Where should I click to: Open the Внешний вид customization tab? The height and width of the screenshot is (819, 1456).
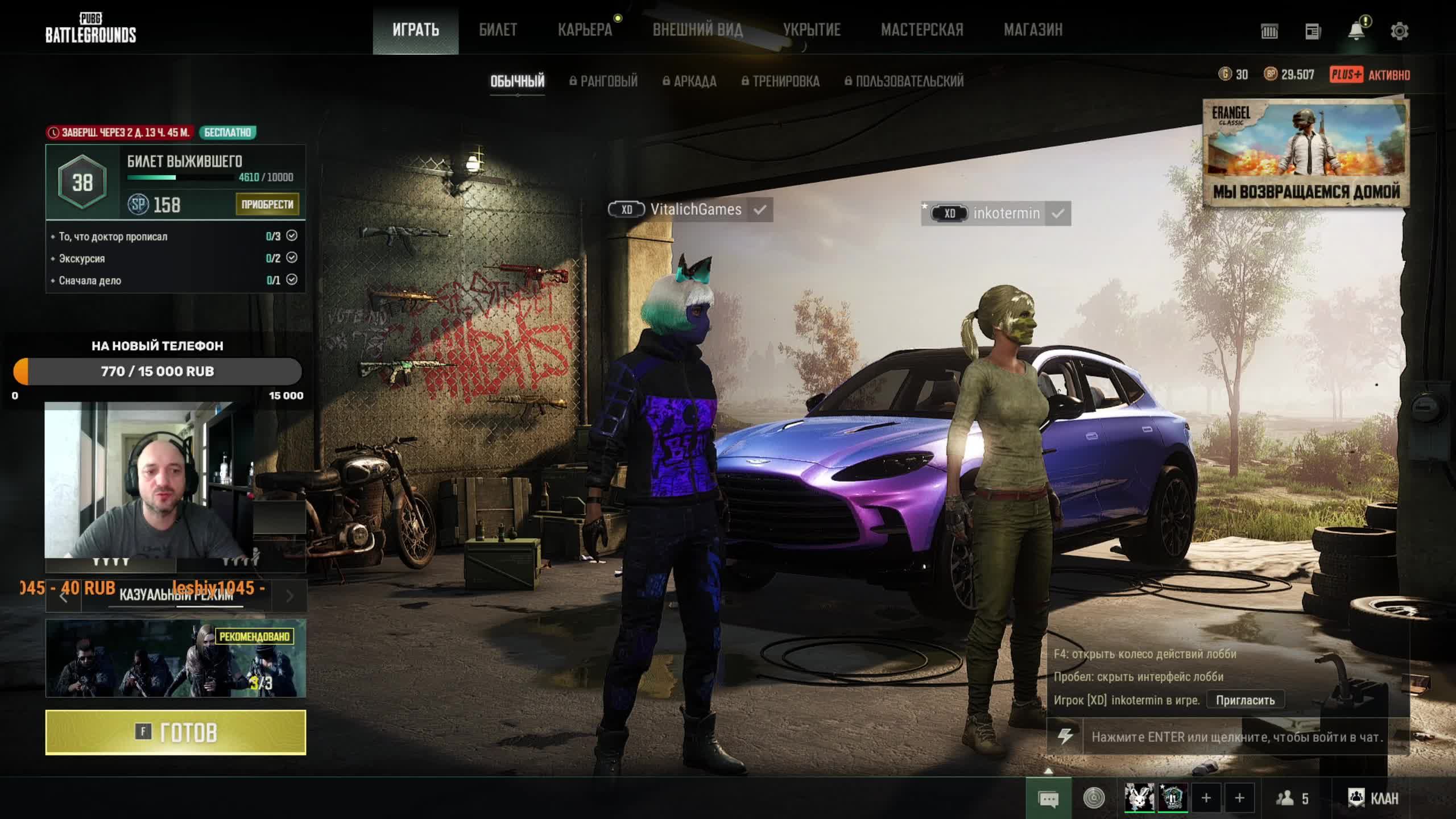(x=697, y=30)
